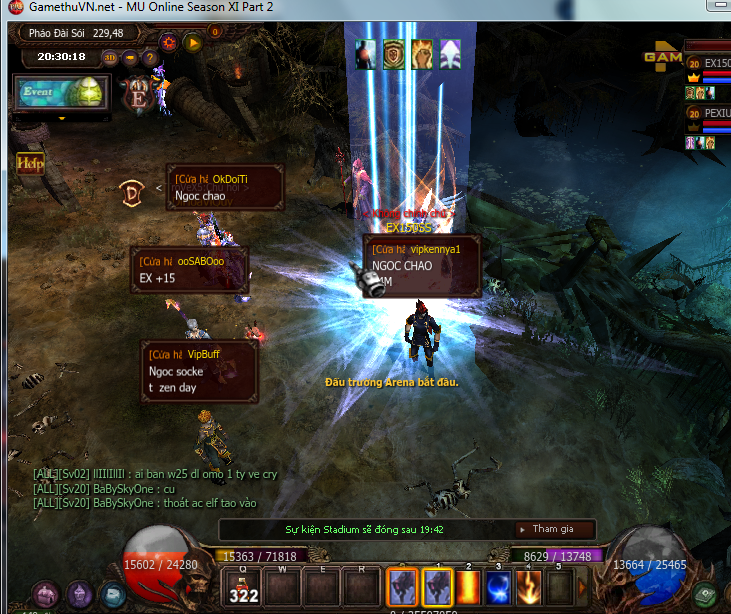This screenshot has width=731, height=614.
Task: Click the Help button
Action: (30, 162)
